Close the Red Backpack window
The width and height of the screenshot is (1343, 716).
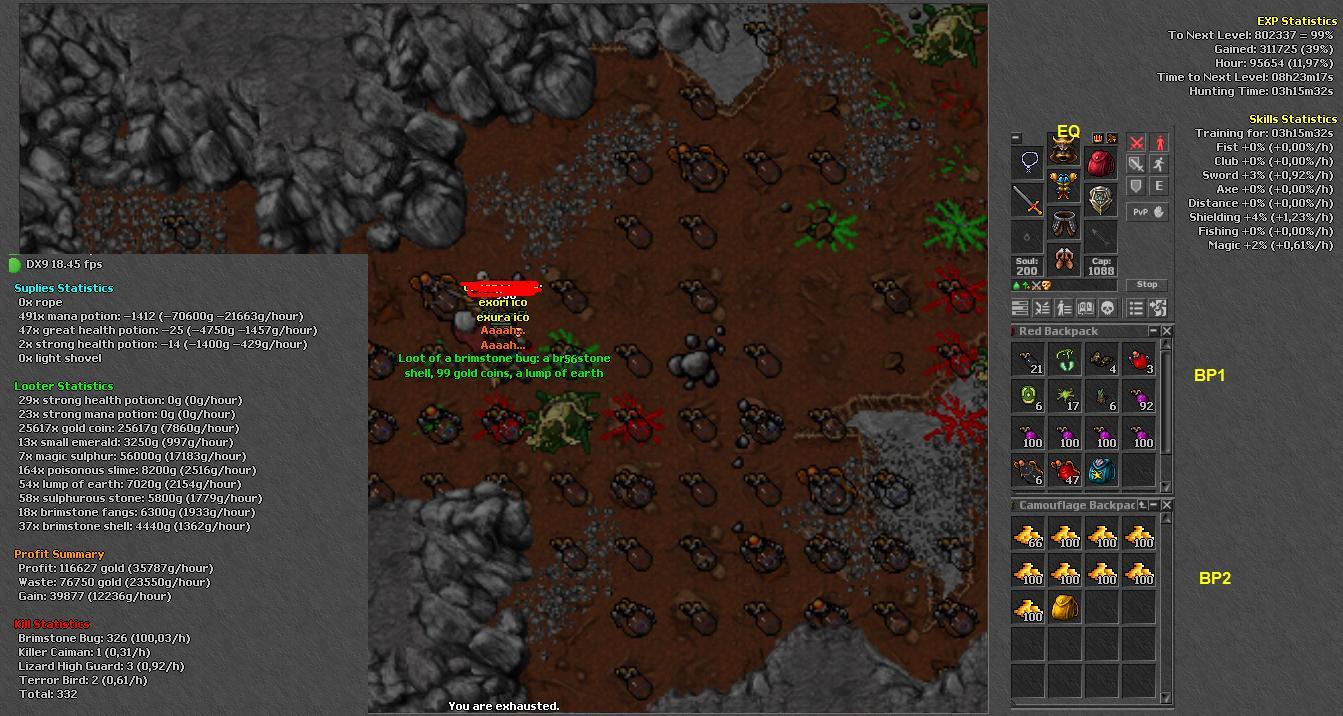pos(1166,331)
